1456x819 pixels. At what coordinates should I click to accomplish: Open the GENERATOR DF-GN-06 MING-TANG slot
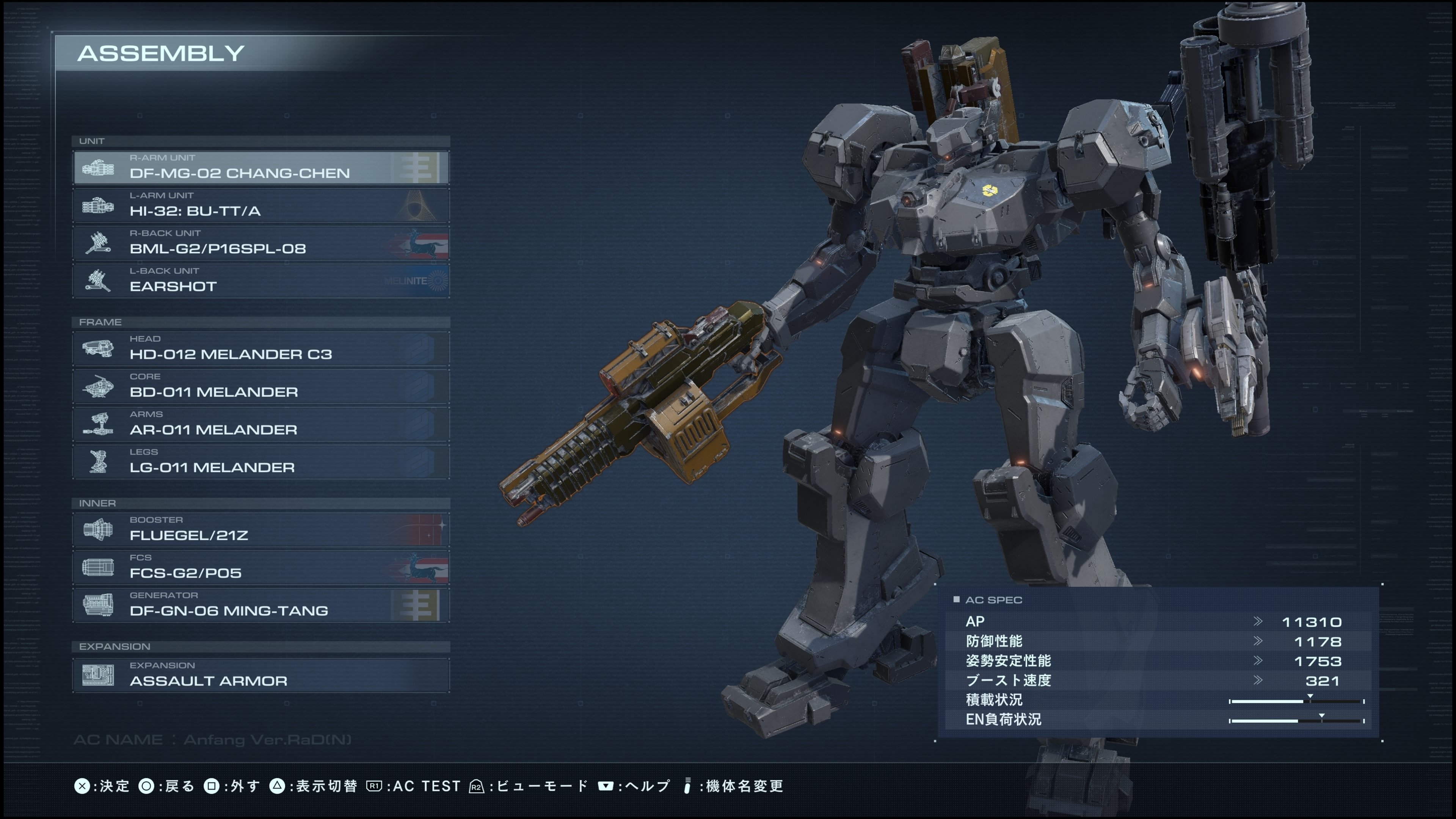(x=260, y=605)
